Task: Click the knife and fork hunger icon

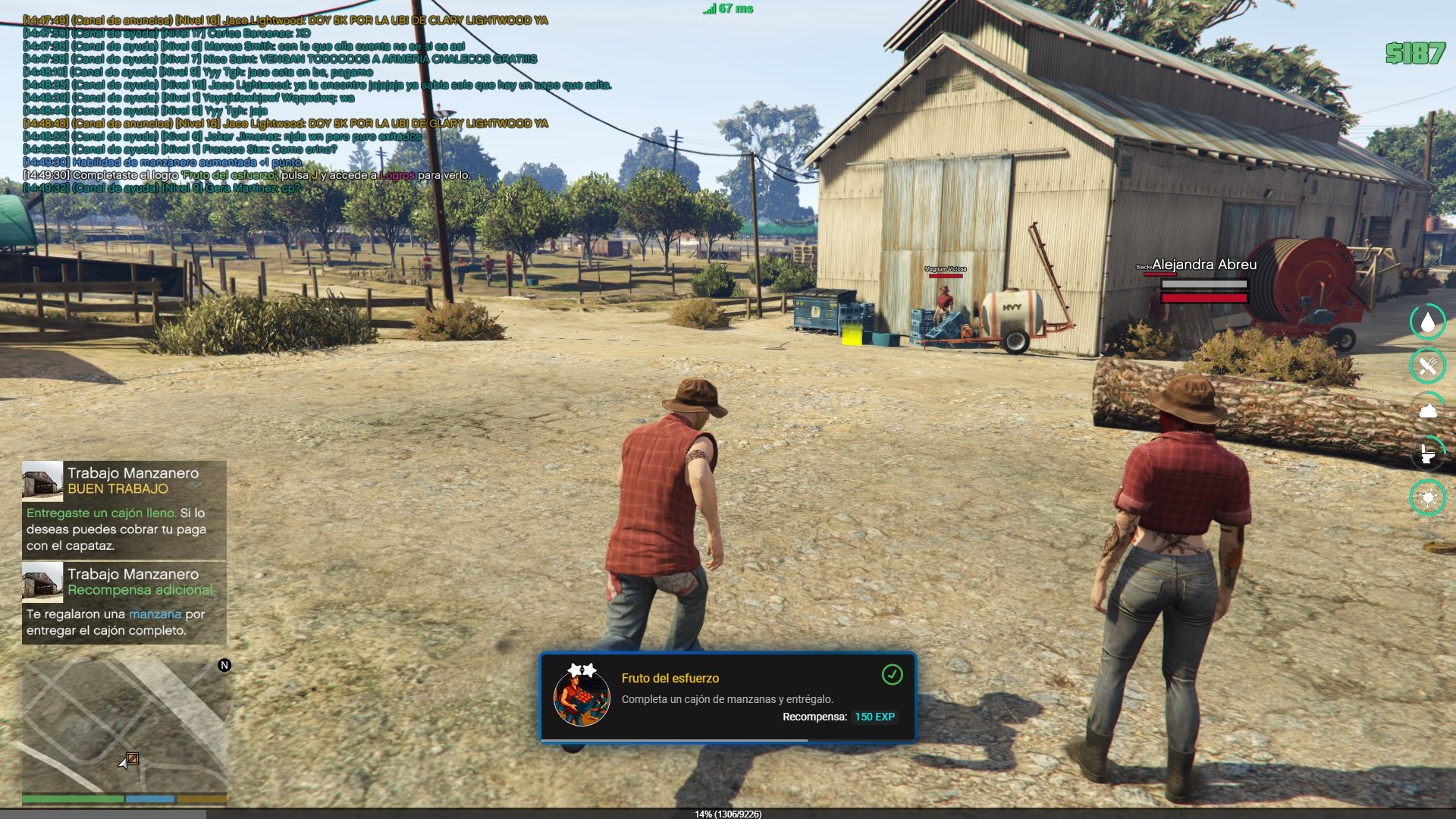Action: [1428, 366]
